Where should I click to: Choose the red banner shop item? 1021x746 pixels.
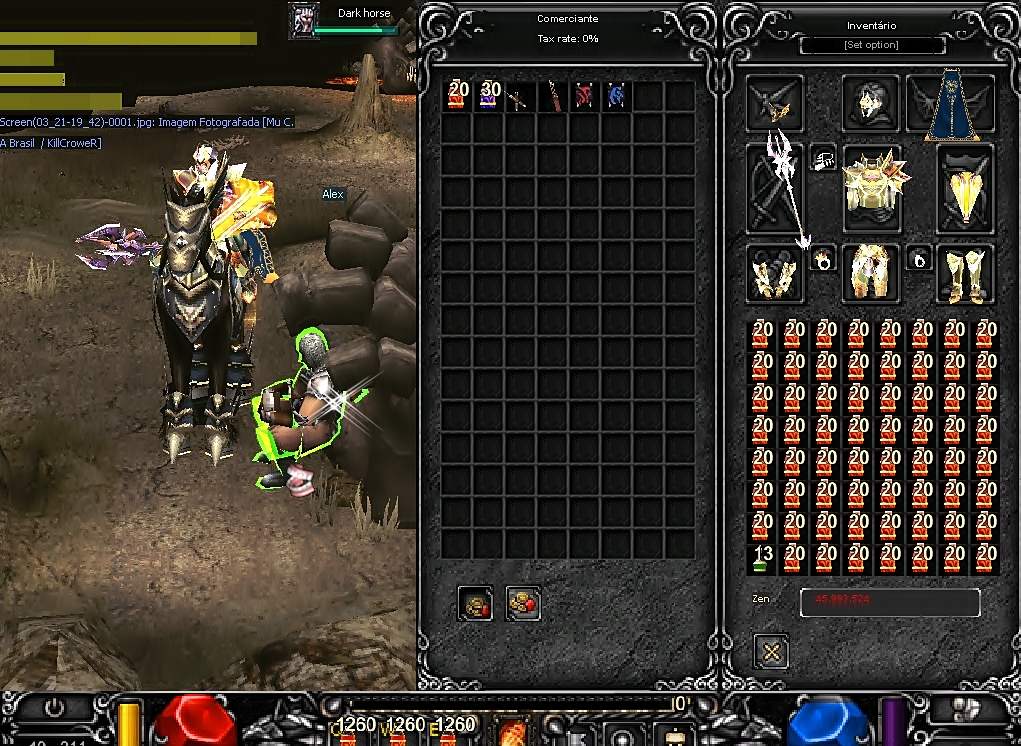coord(584,97)
